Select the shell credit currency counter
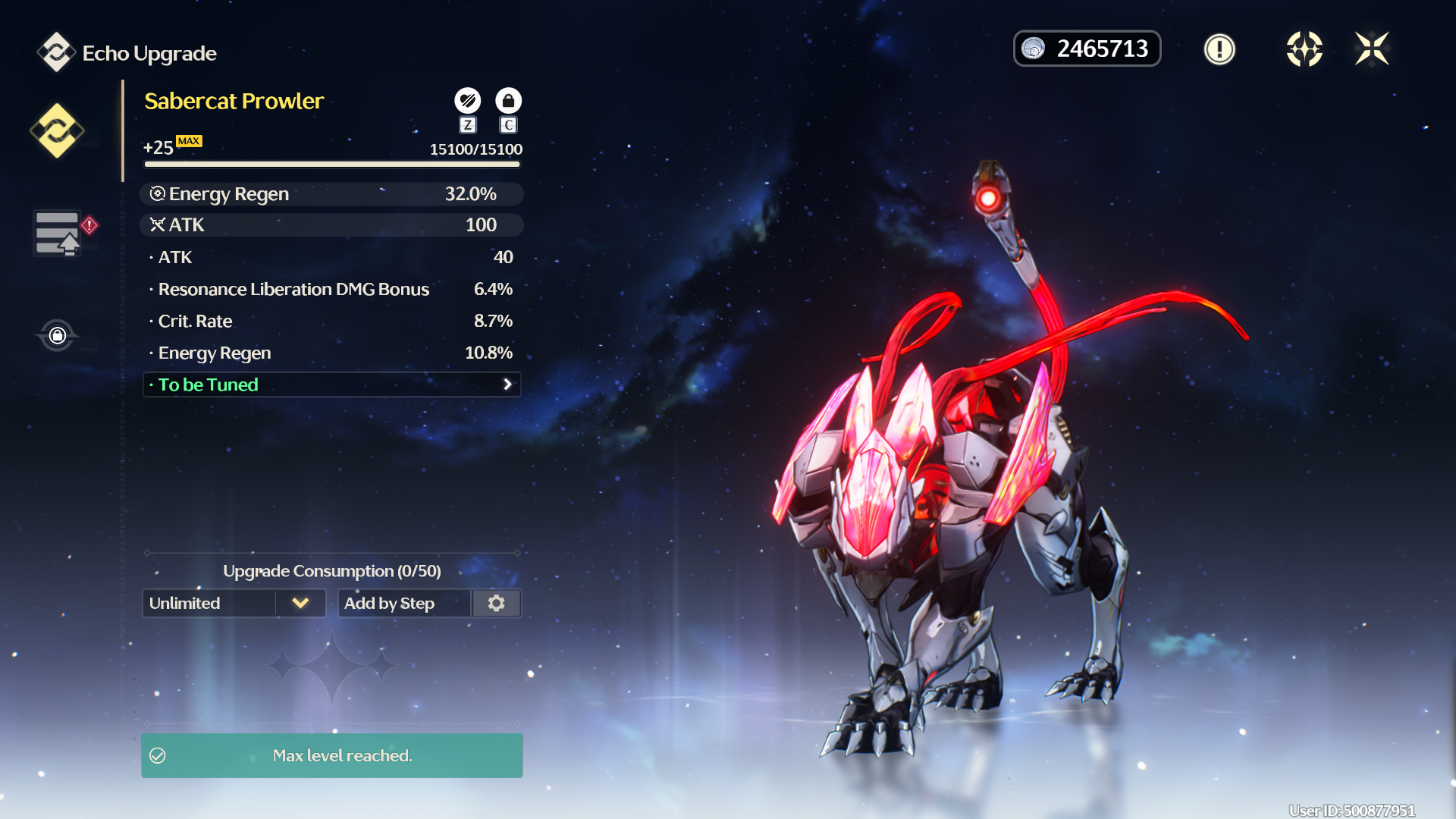This screenshot has width=1456, height=819. [x=1087, y=49]
